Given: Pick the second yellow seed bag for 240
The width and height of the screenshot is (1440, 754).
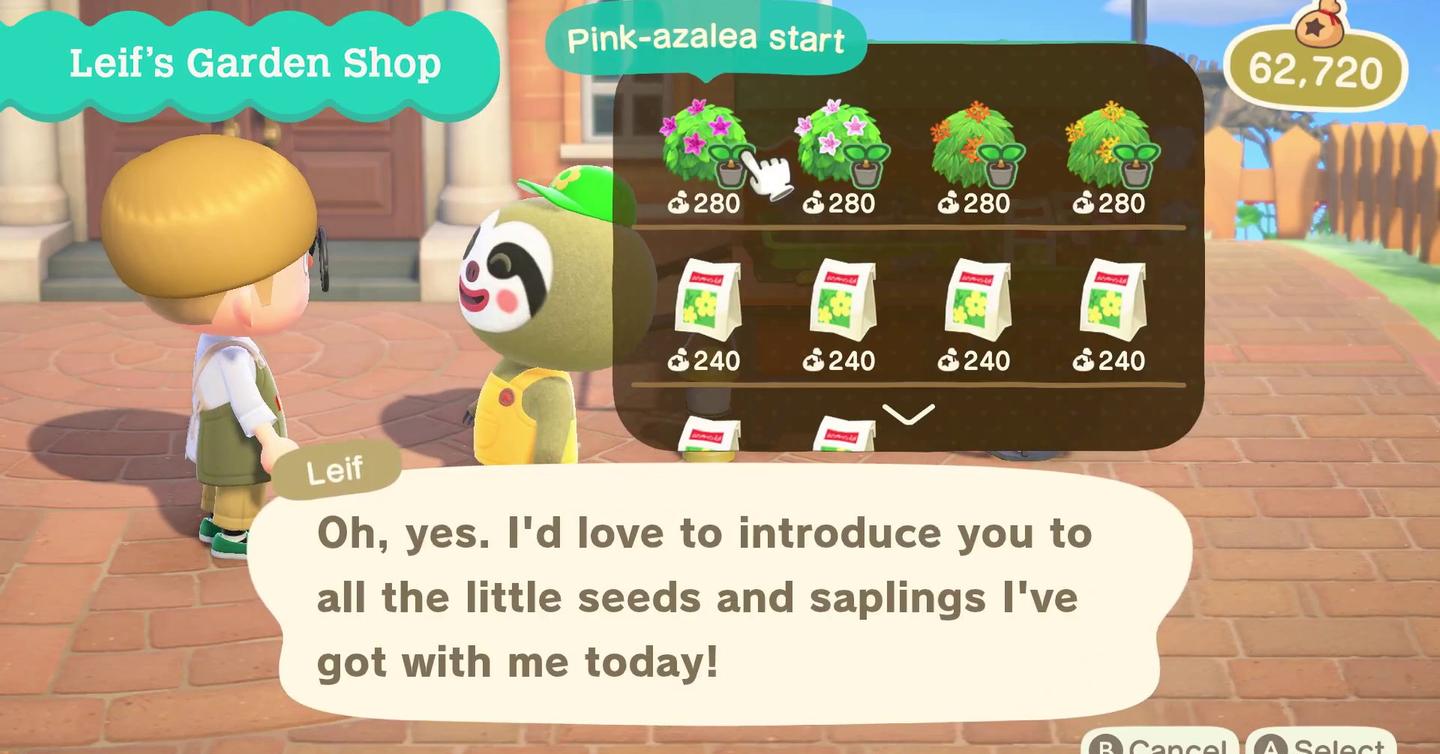Looking at the screenshot, I should (x=843, y=305).
